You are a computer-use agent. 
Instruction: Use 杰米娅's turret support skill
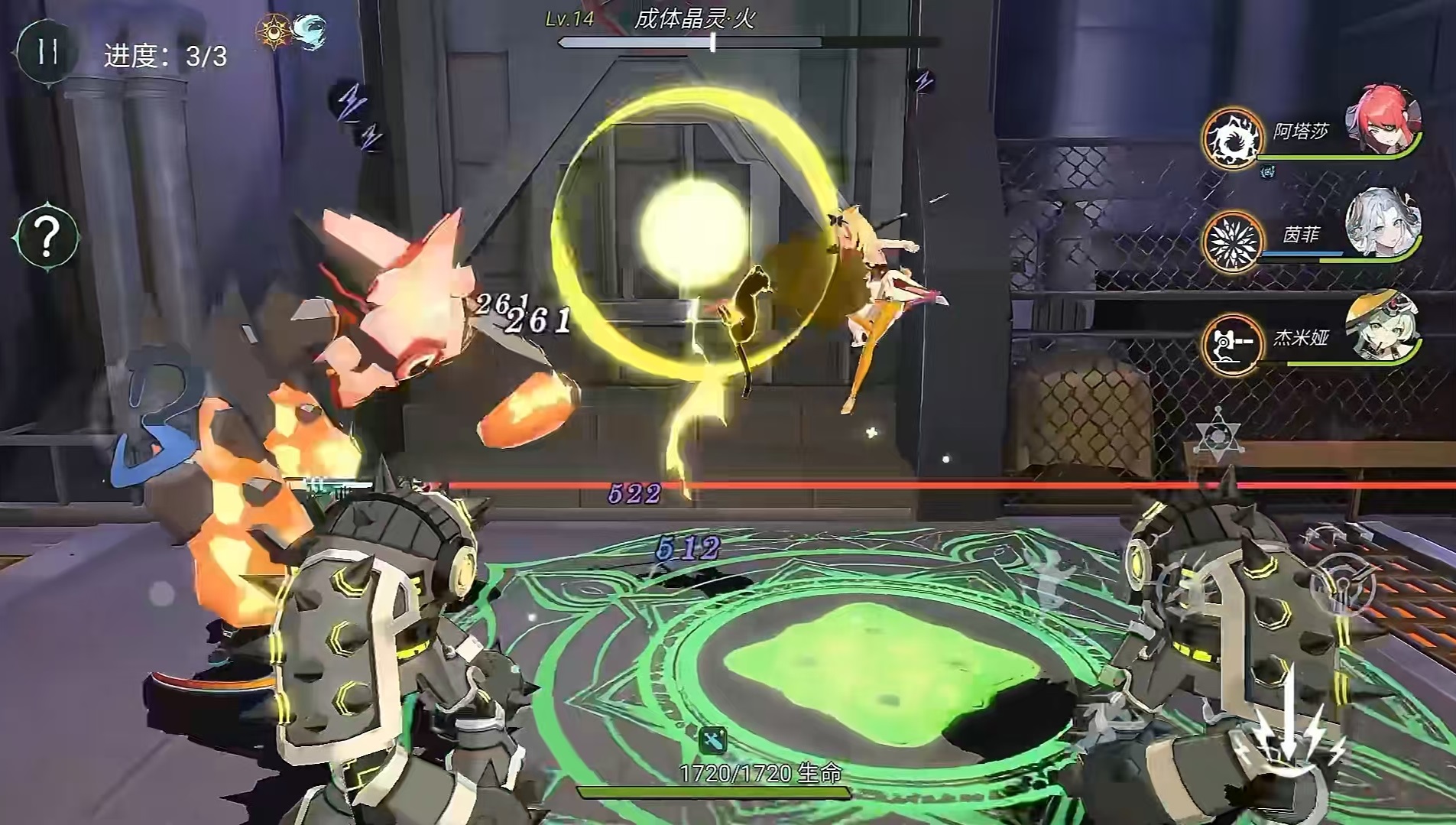point(1231,344)
